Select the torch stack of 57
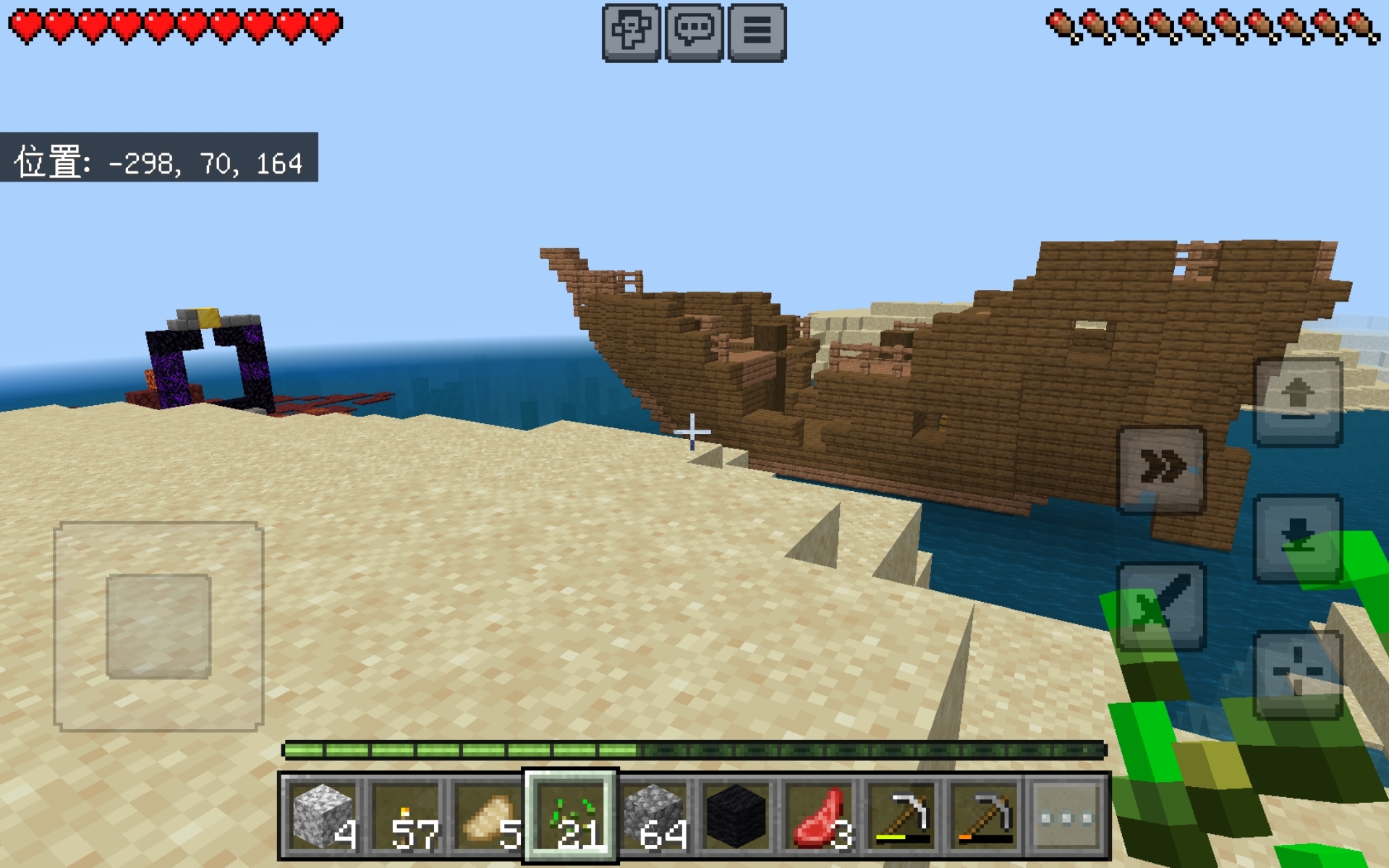The image size is (1389, 868). [x=406, y=817]
